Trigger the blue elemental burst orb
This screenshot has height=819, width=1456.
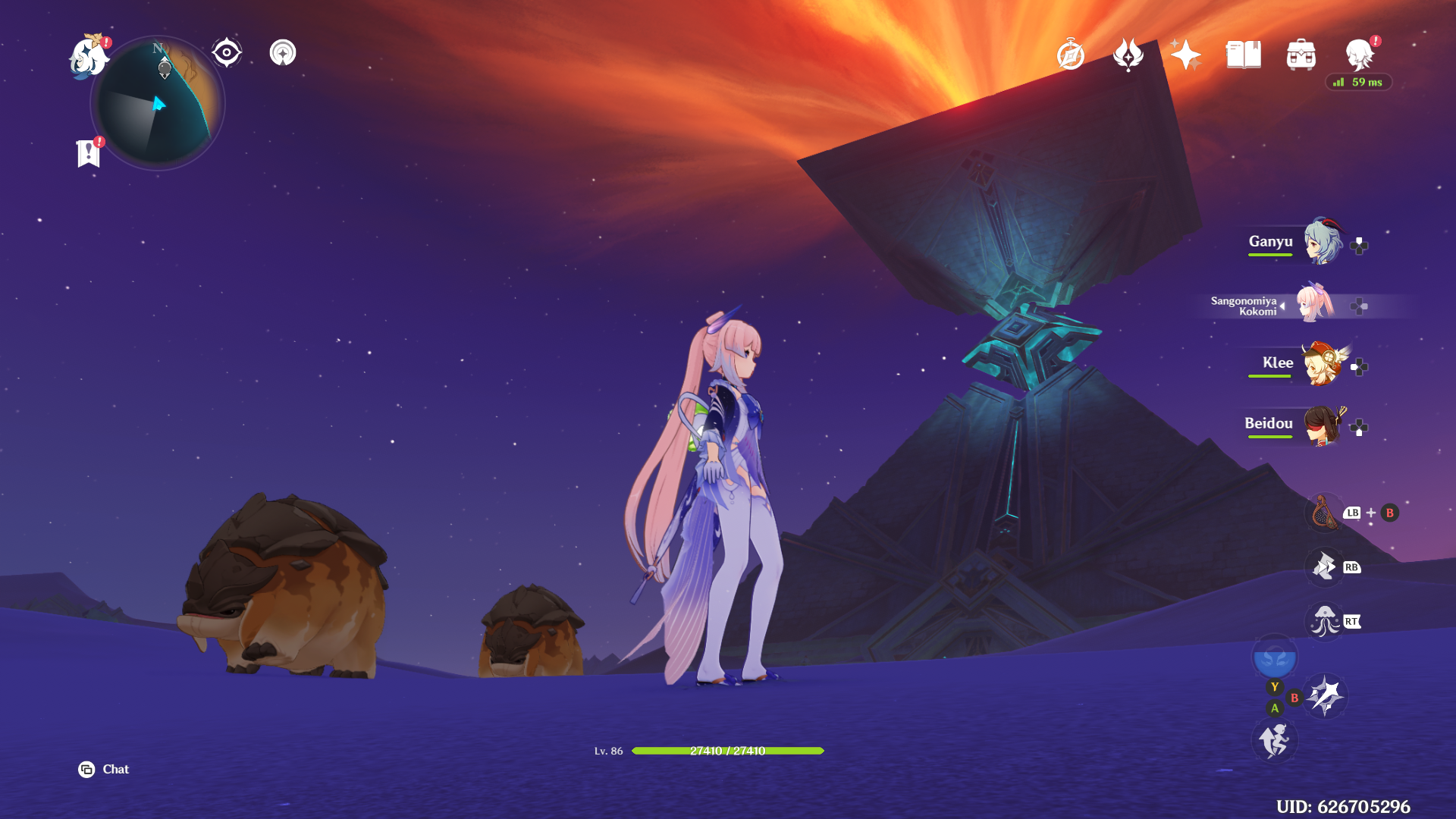(1274, 657)
